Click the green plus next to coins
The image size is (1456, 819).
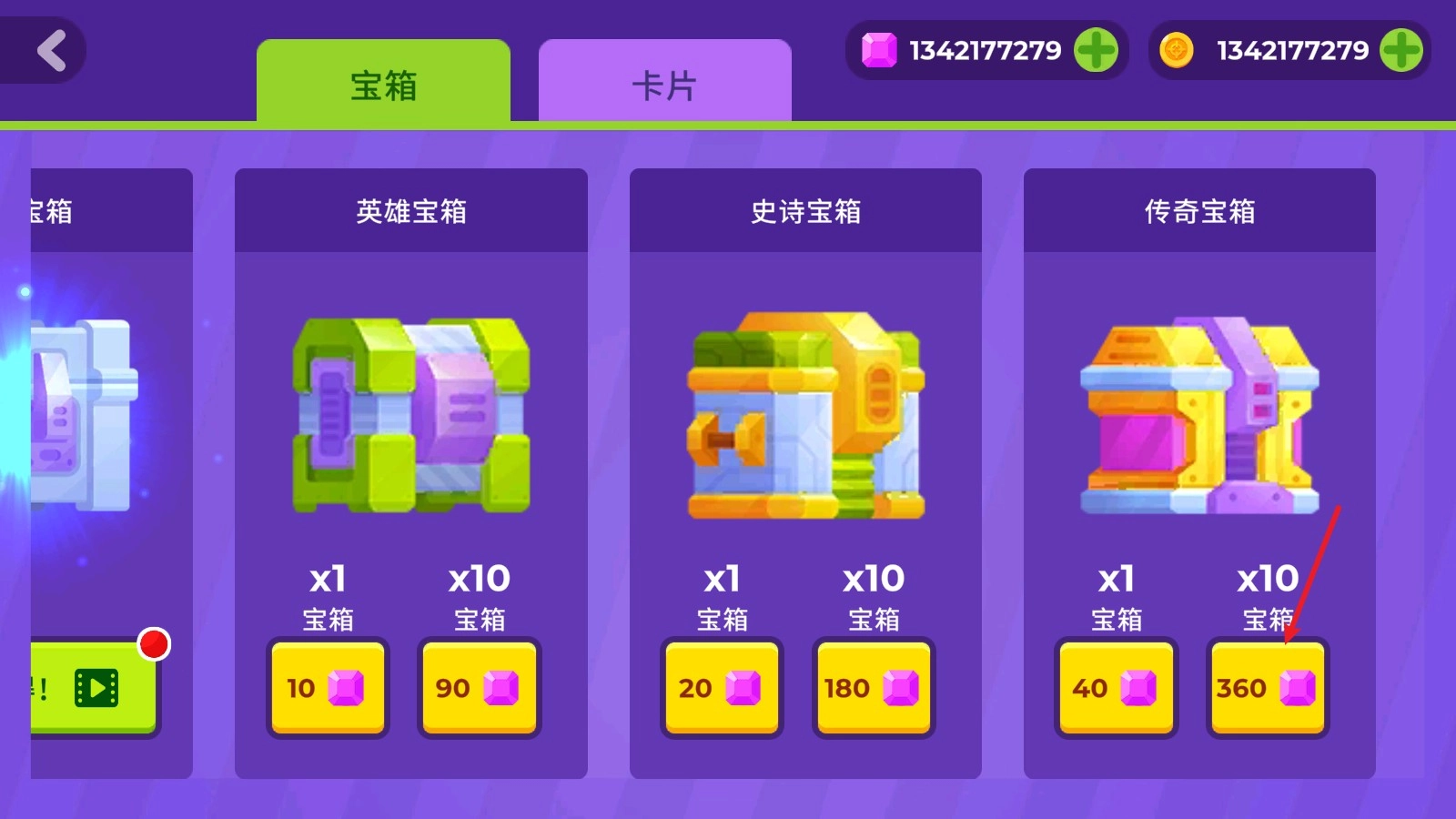1402,50
